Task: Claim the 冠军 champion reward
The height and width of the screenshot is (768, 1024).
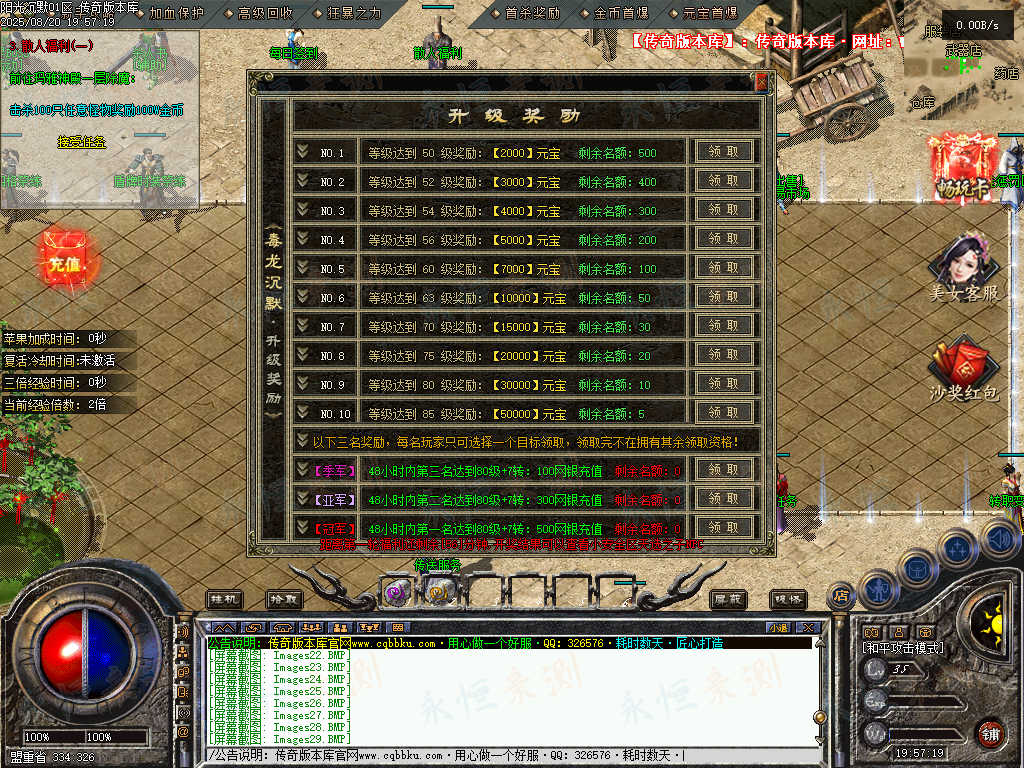Action: point(724,527)
